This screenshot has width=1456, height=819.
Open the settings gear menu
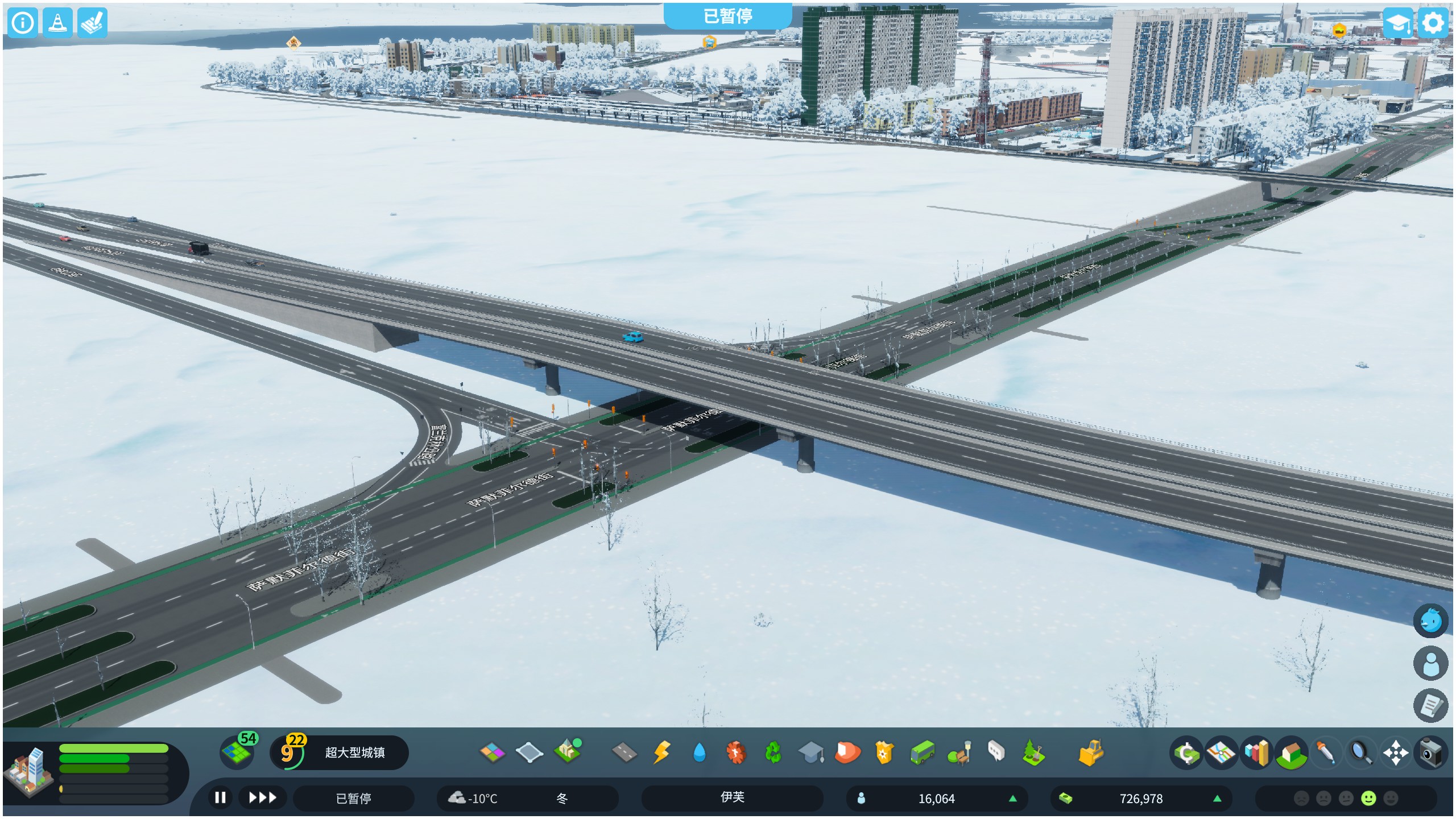click(x=1433, y=23)
